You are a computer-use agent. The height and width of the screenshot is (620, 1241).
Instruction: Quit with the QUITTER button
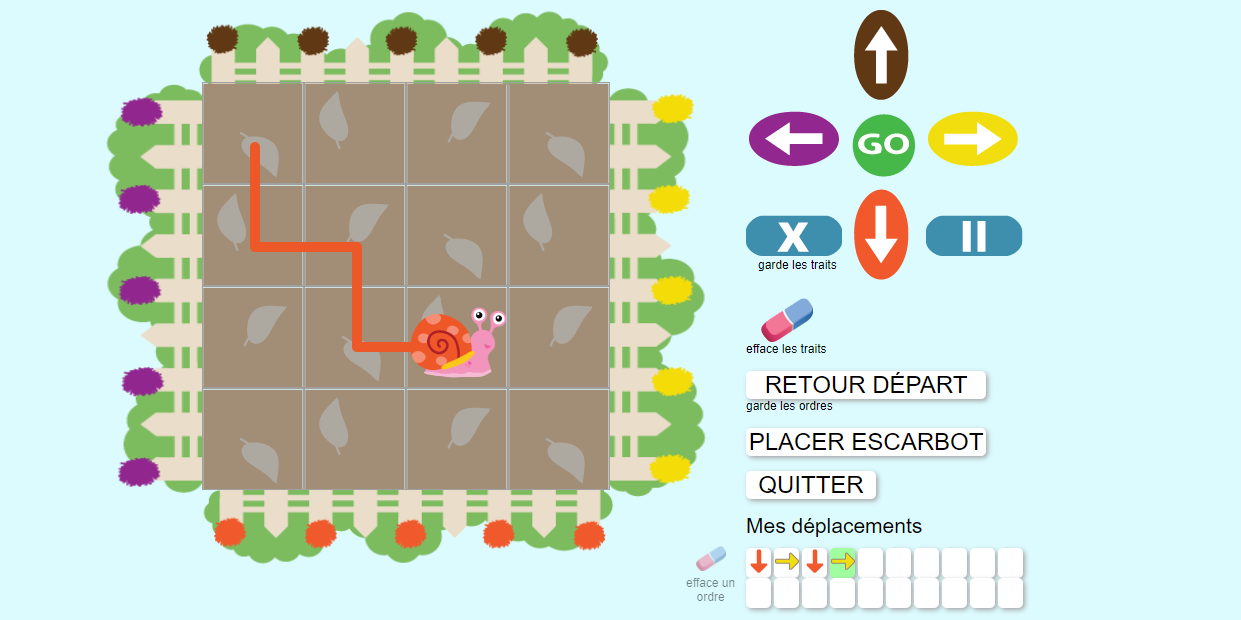point(810,485)
